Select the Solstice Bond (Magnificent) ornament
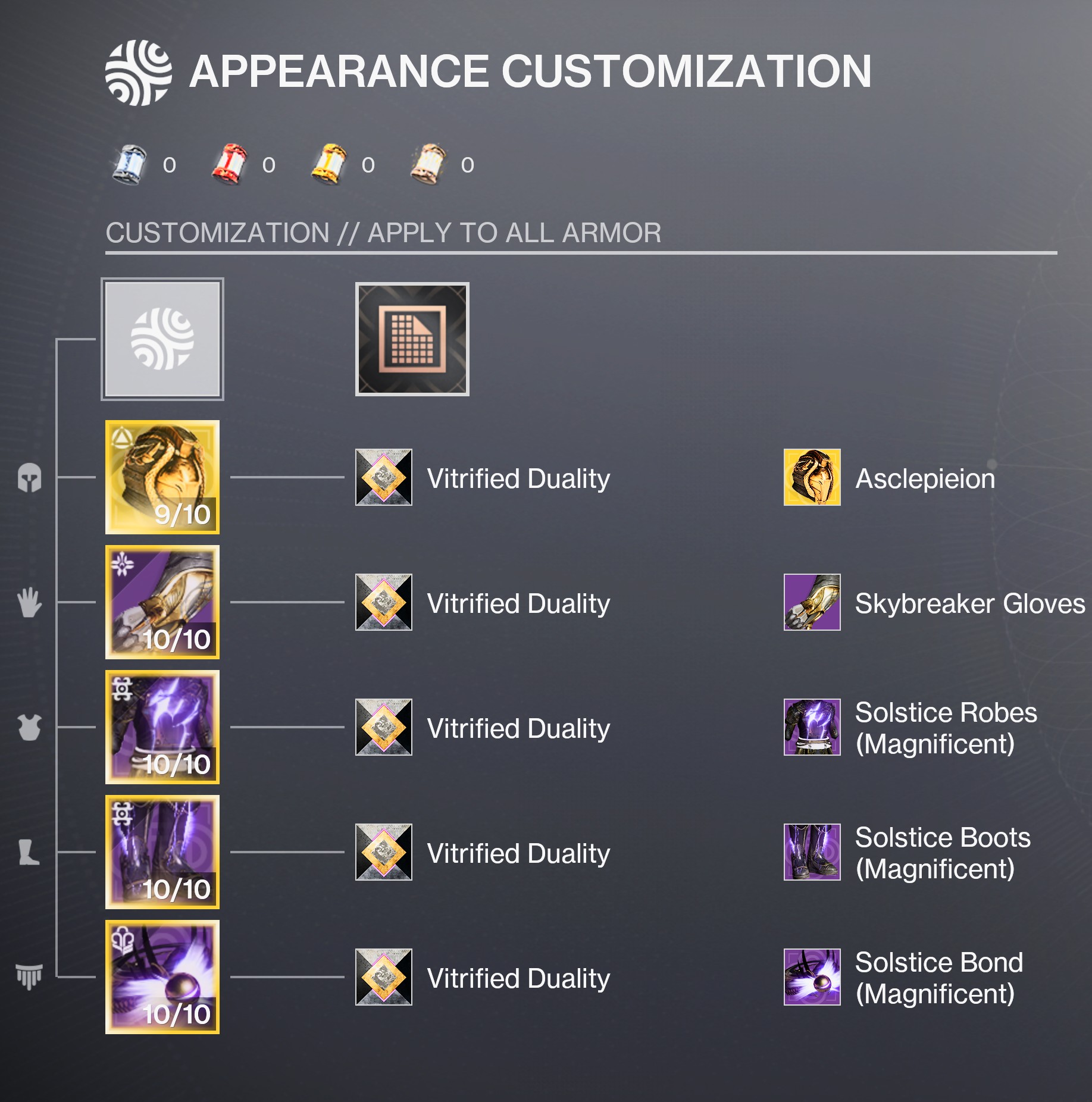1092x1102 pixels. (812, 977)
